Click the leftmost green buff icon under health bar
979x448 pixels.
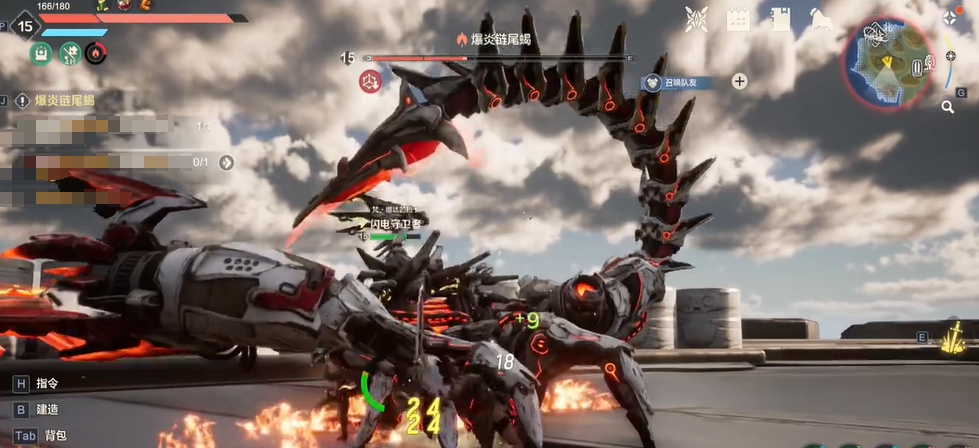point(40,53)
